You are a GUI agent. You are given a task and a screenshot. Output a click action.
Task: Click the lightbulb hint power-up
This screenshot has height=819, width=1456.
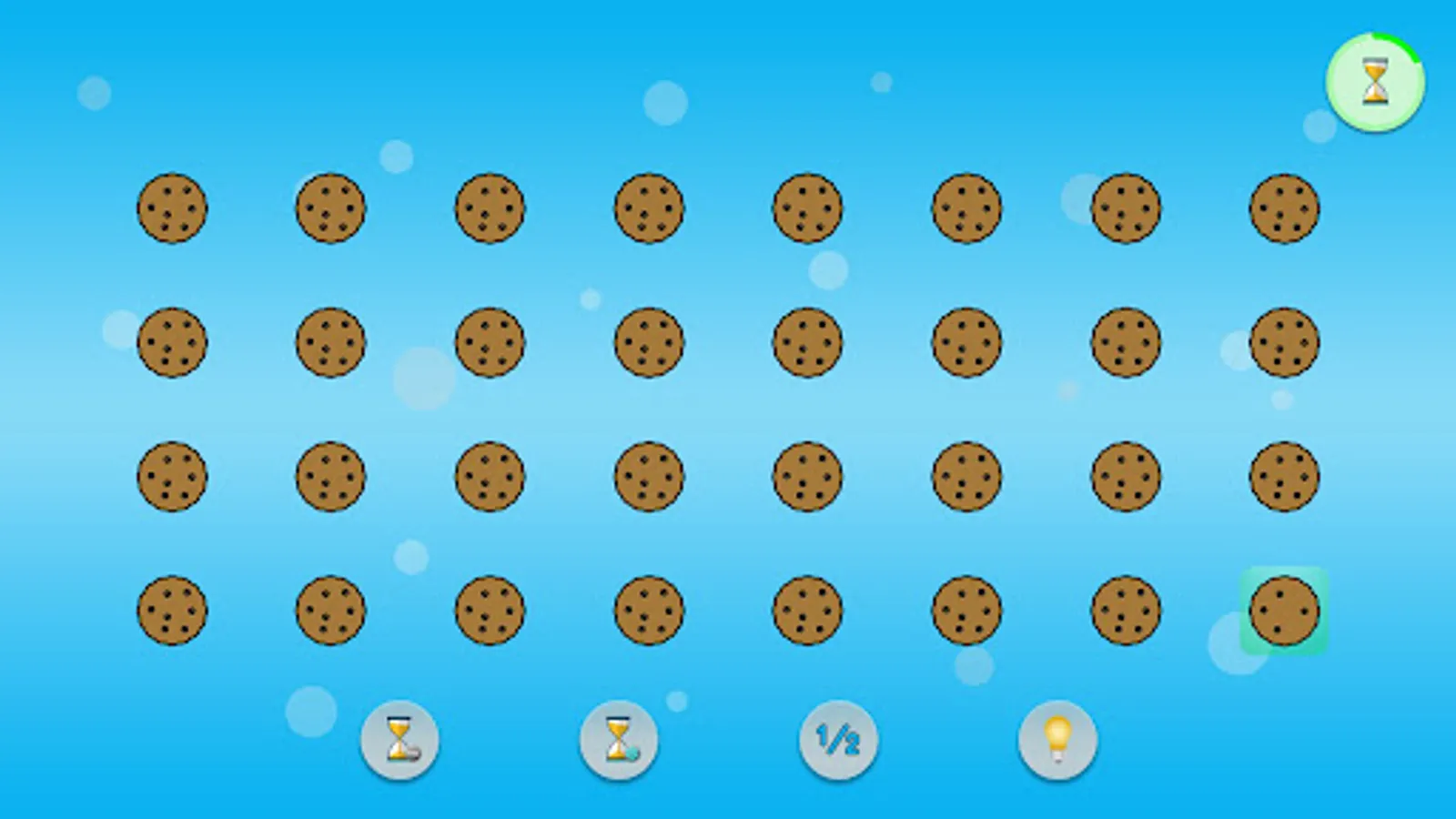[1056, 740]
